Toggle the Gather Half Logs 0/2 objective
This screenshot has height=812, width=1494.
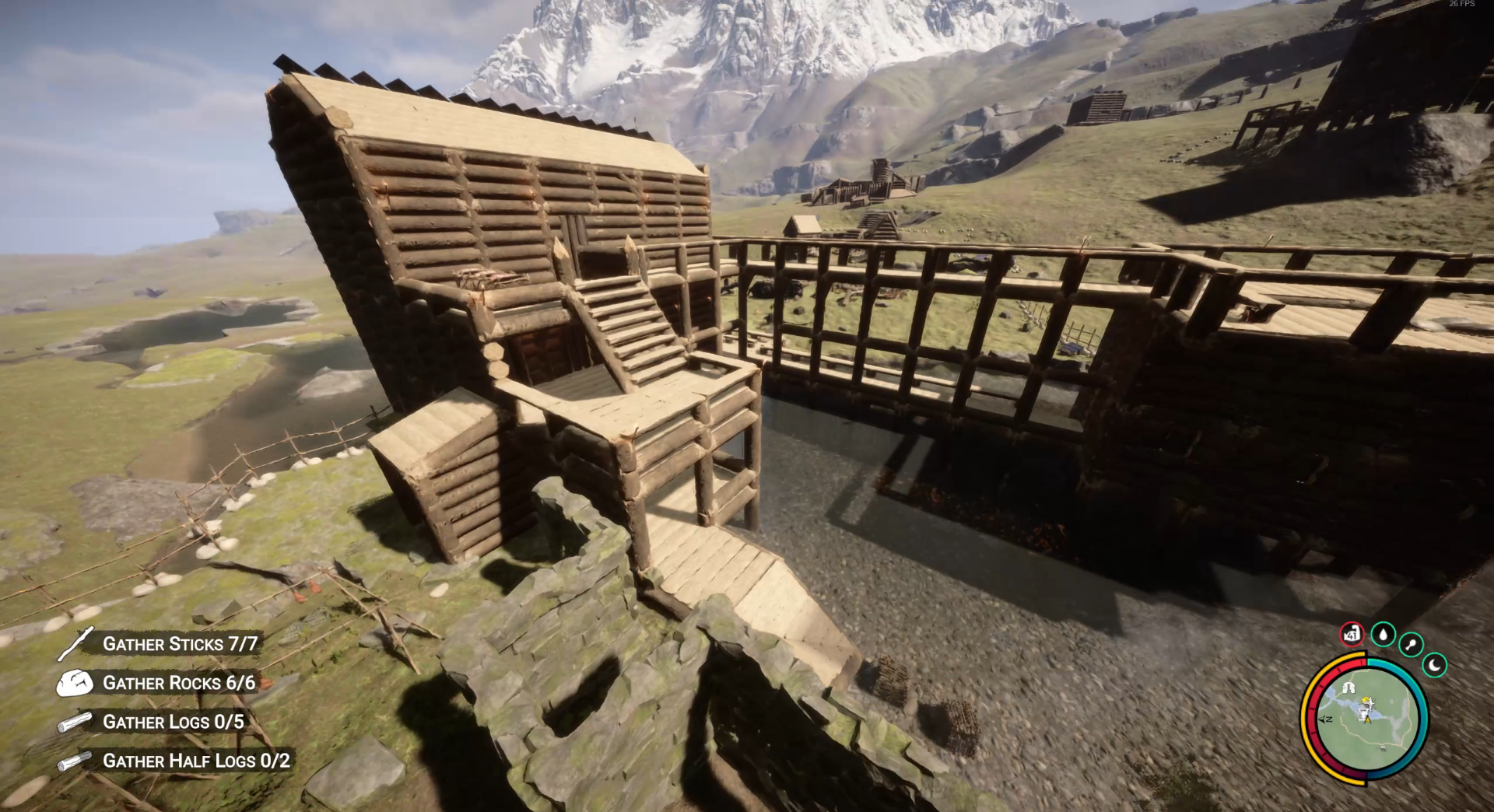pyautogui.click(x=196, y=761)
